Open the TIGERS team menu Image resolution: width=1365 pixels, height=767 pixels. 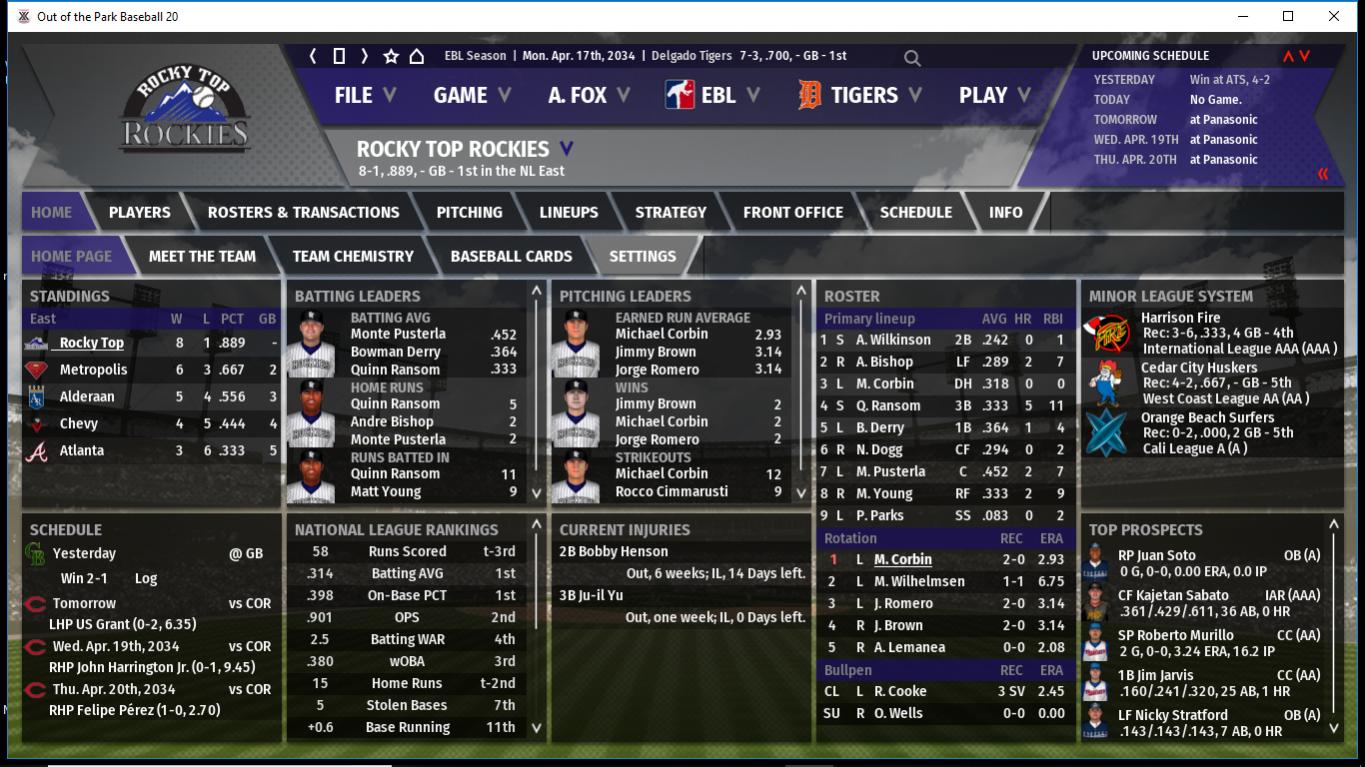click(862, 95)
